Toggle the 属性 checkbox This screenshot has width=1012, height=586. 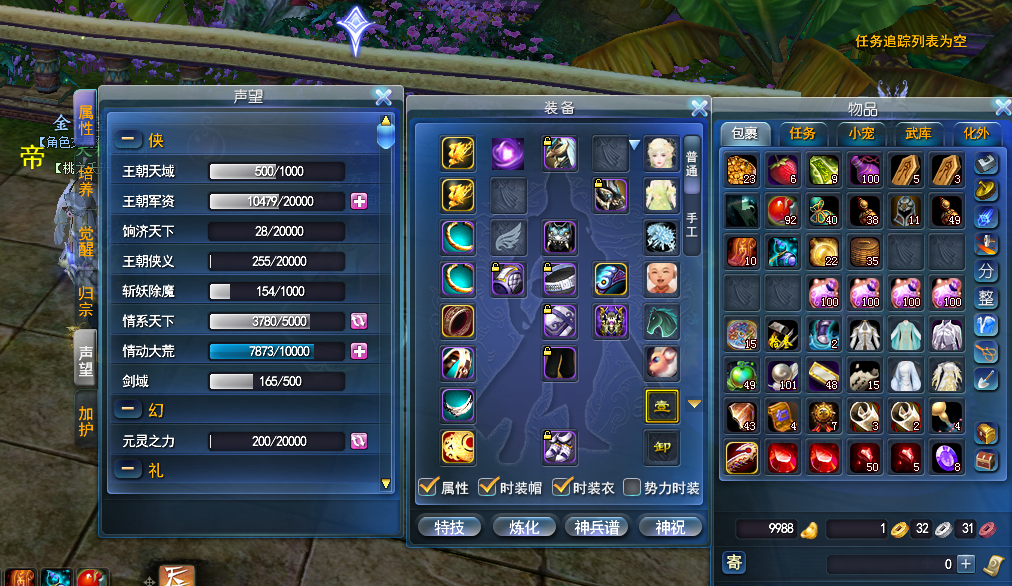pos(429,488)
